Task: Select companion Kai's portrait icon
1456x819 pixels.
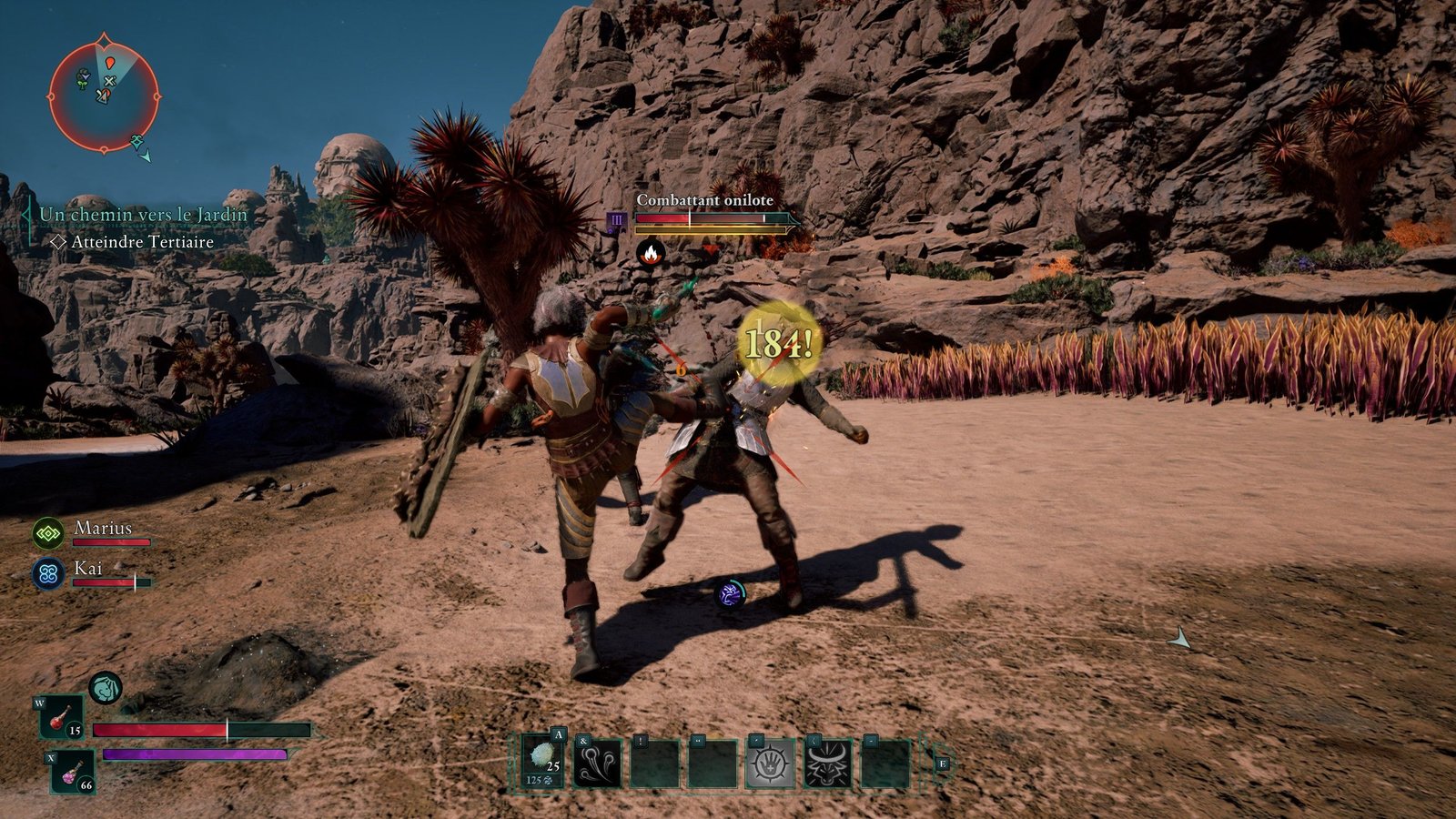Action: pyautogui.click(x=47, y=574)
